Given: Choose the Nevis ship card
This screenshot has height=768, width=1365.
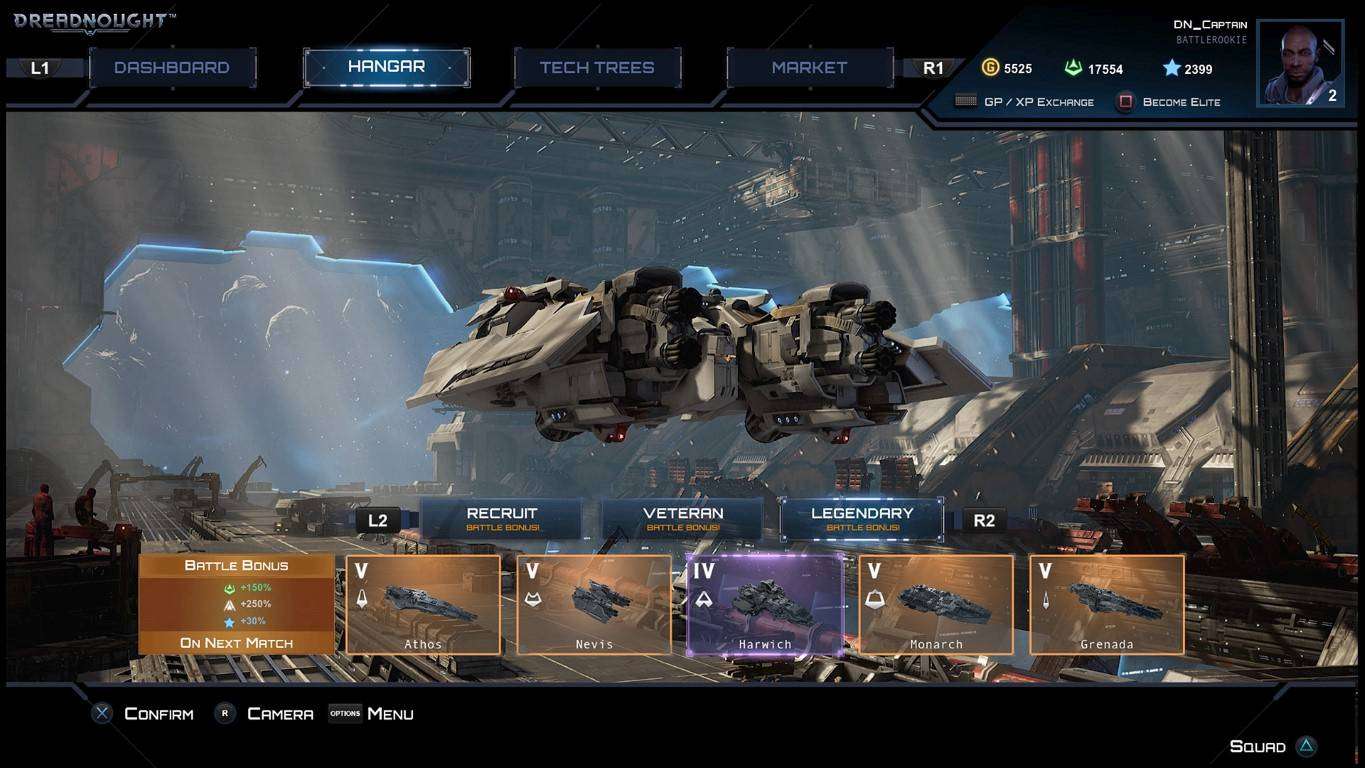Looking at the screenshot, I should tap(594, 604).
